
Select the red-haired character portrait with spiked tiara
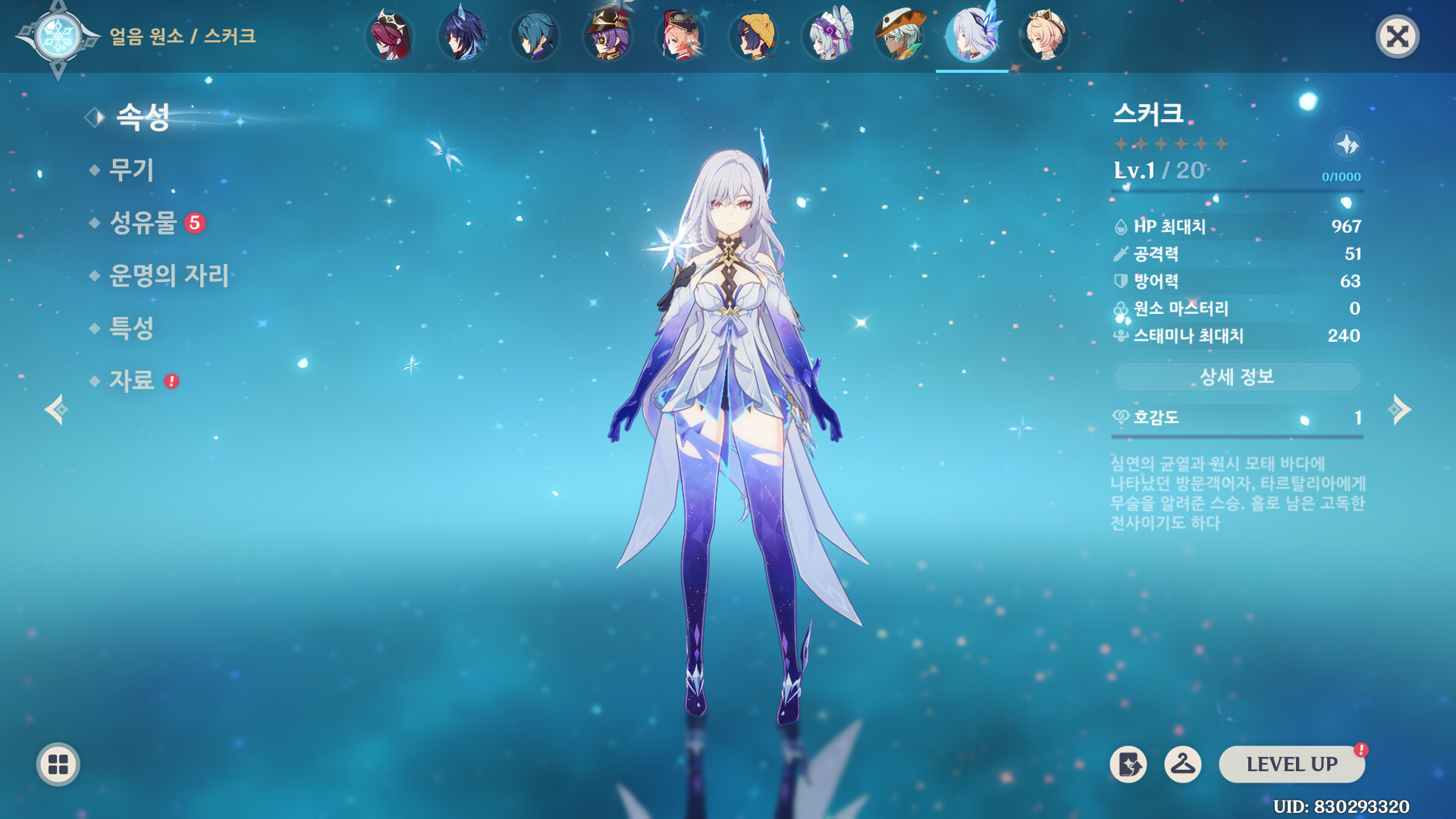pyautogui.click(x=390, y=36)
